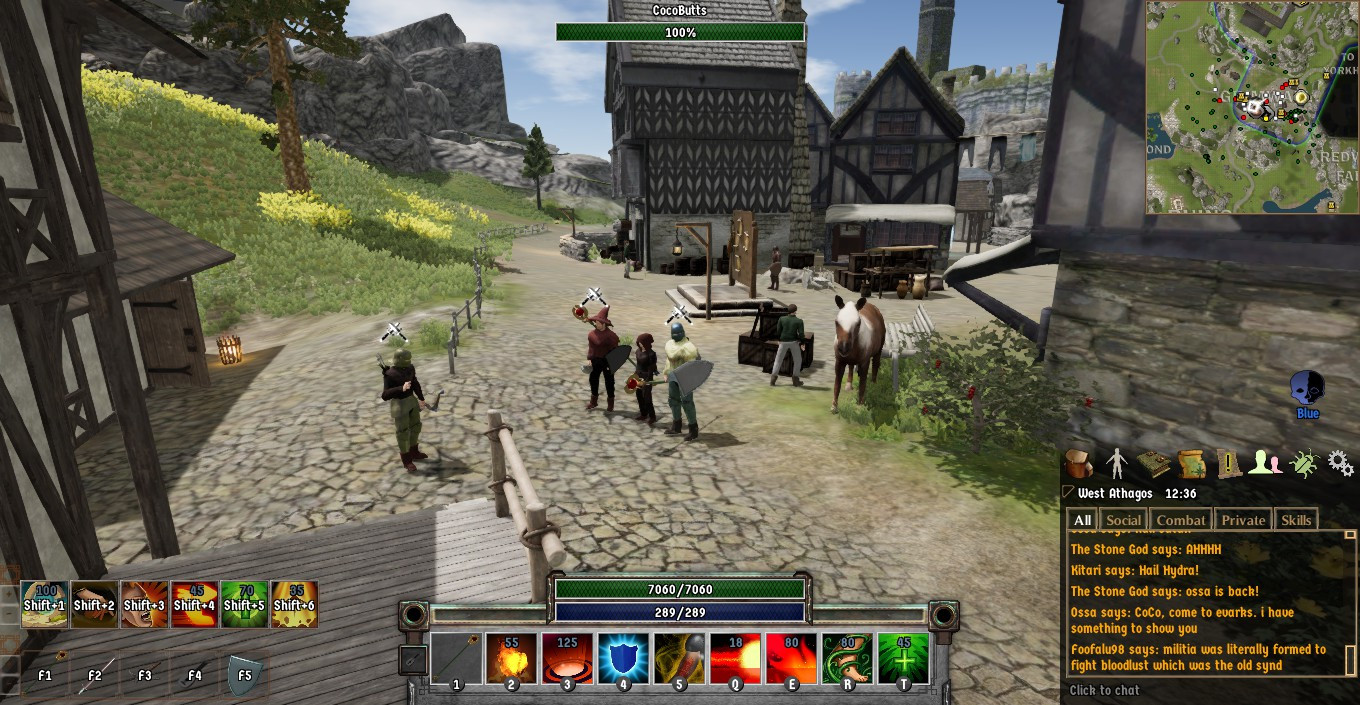Open the character sheet figure icon
This screenshot has width=1360, height=705.
(1116, 463)
